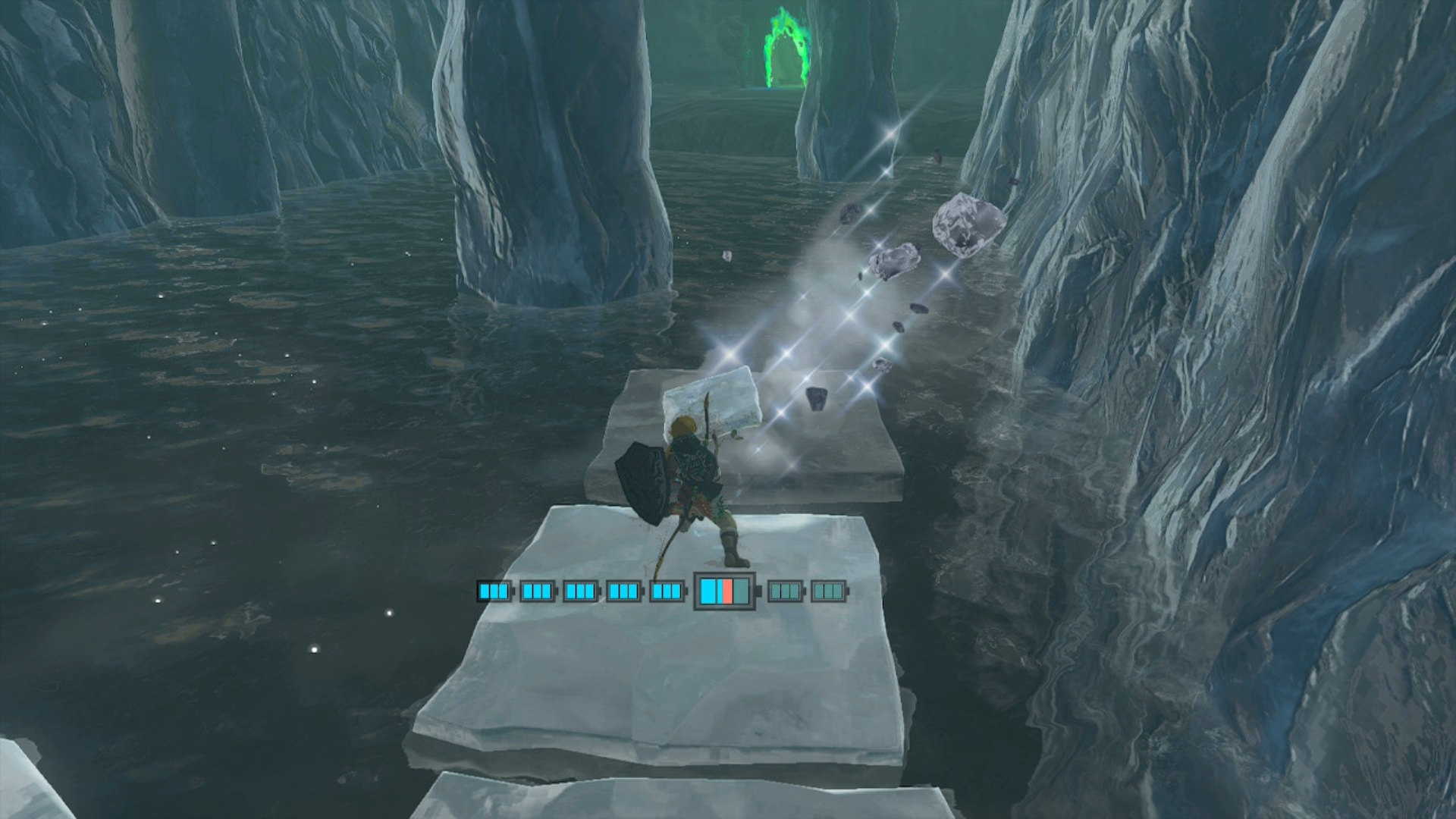
Task: Click the second charged battery in the gauge
Action: pos(537,591)
